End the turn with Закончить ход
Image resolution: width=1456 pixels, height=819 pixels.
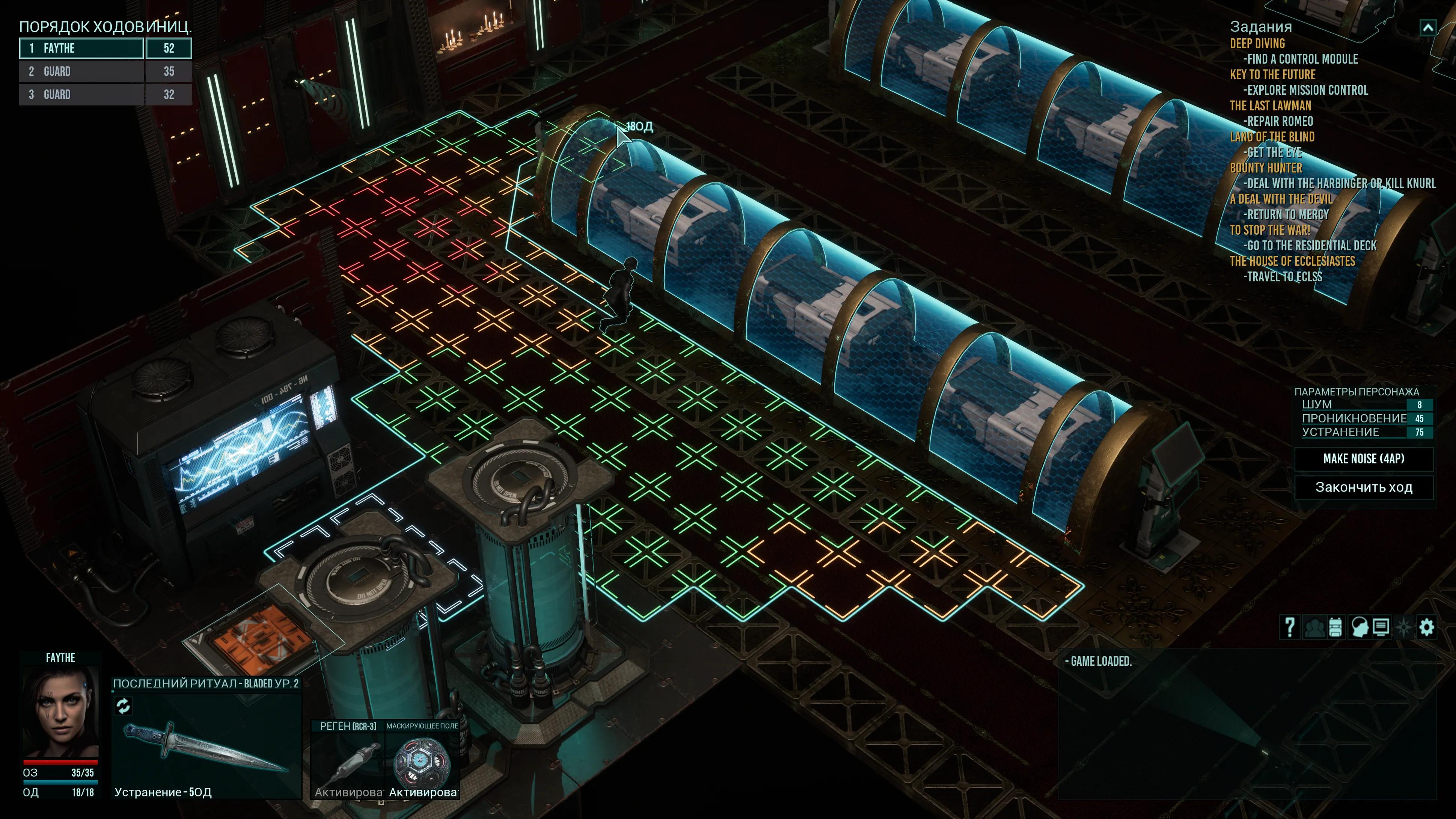pos(1363,487)
